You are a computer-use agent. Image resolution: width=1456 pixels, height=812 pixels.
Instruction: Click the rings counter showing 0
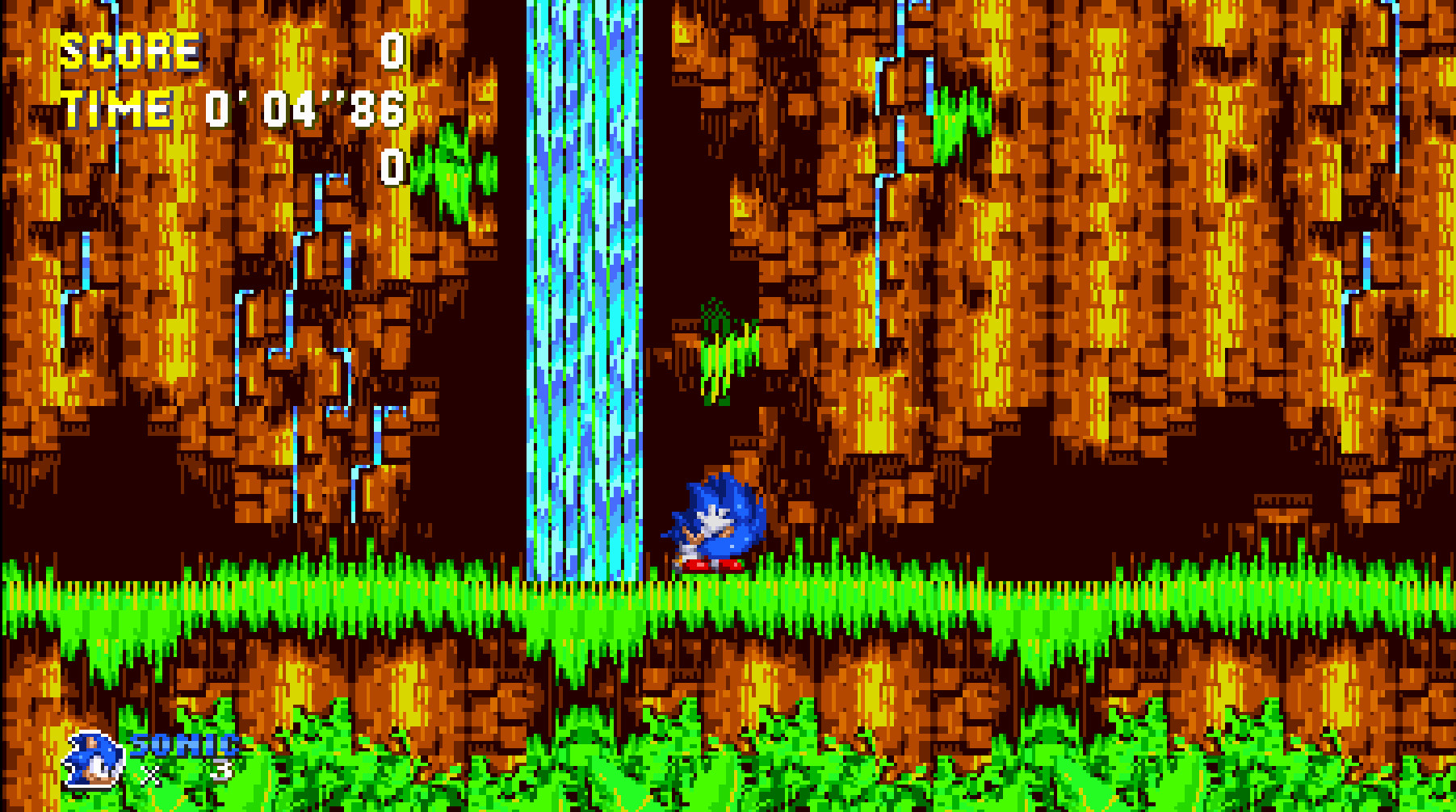pos(393,165)
